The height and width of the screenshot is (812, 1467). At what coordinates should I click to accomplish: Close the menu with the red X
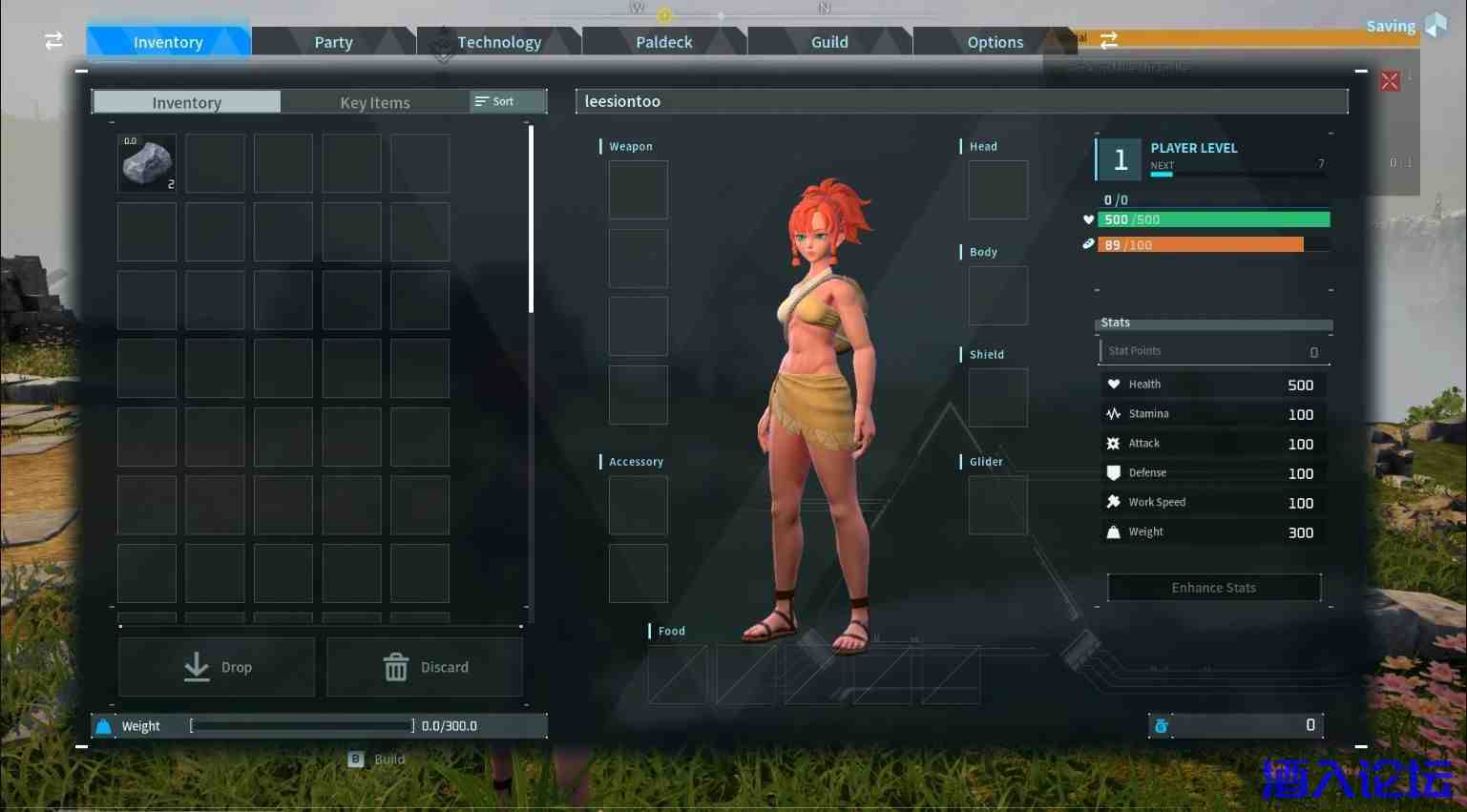1390,81
